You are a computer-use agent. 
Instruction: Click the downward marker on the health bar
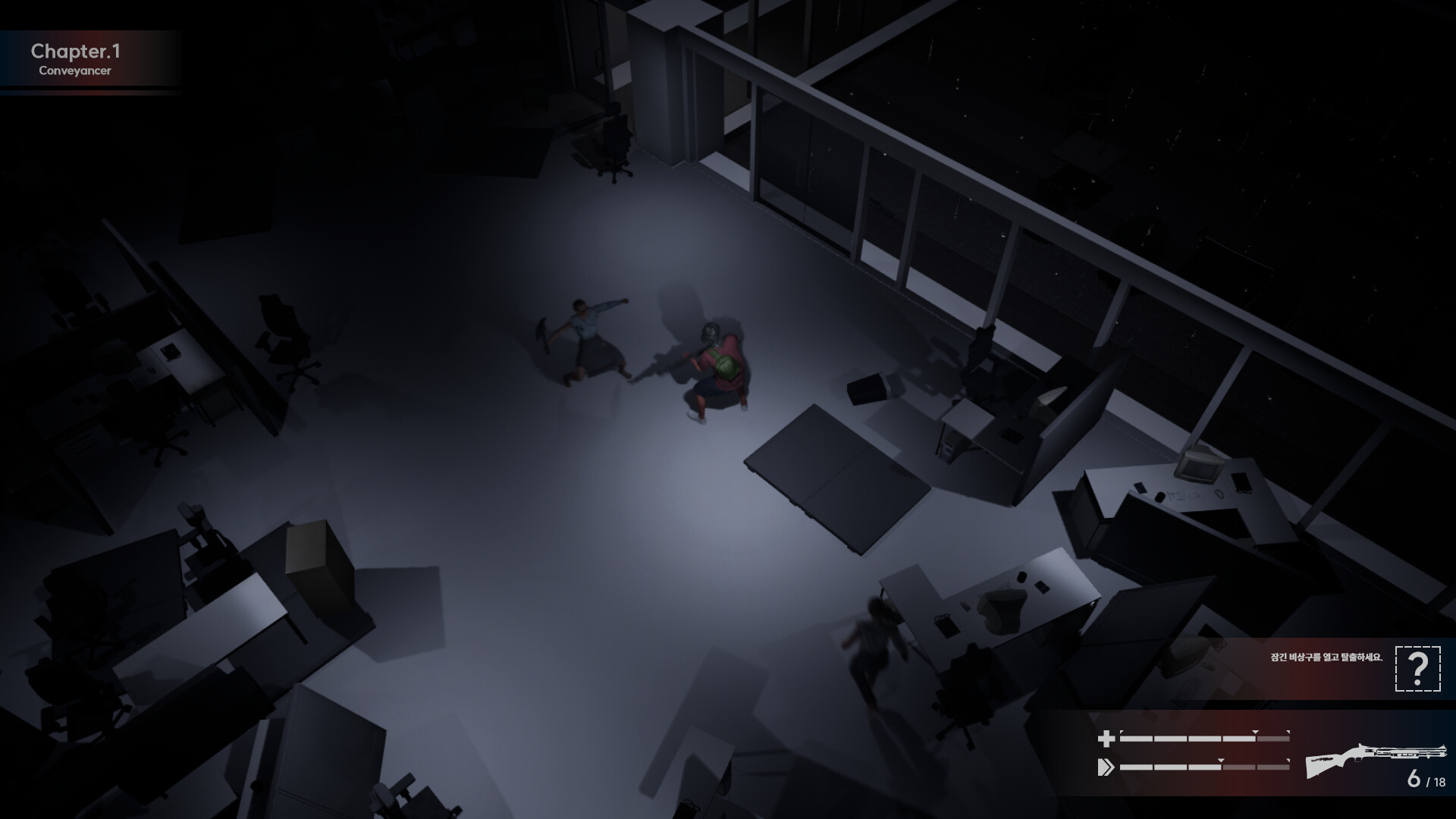point(1254,733)
